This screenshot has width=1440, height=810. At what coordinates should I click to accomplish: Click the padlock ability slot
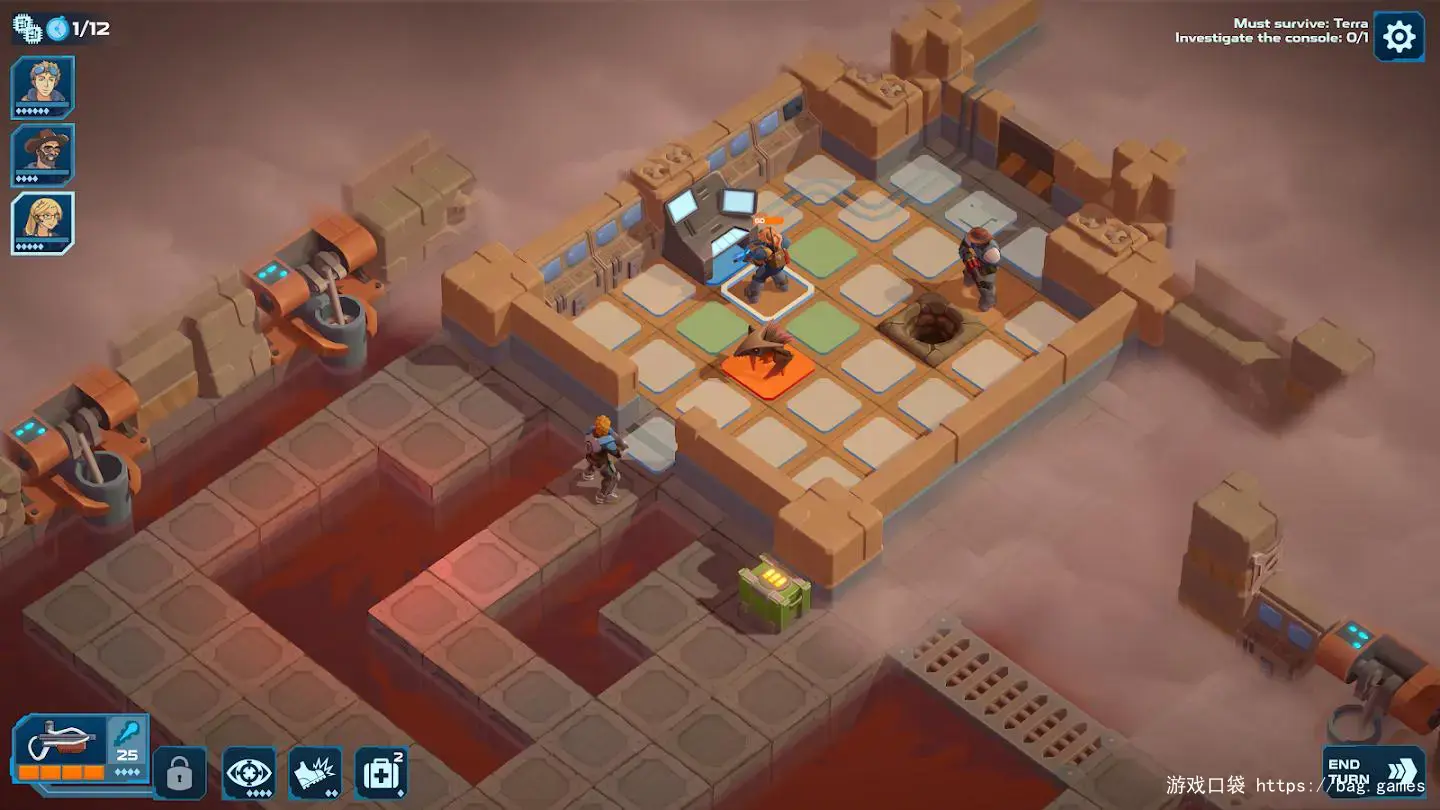coord(180,773)
